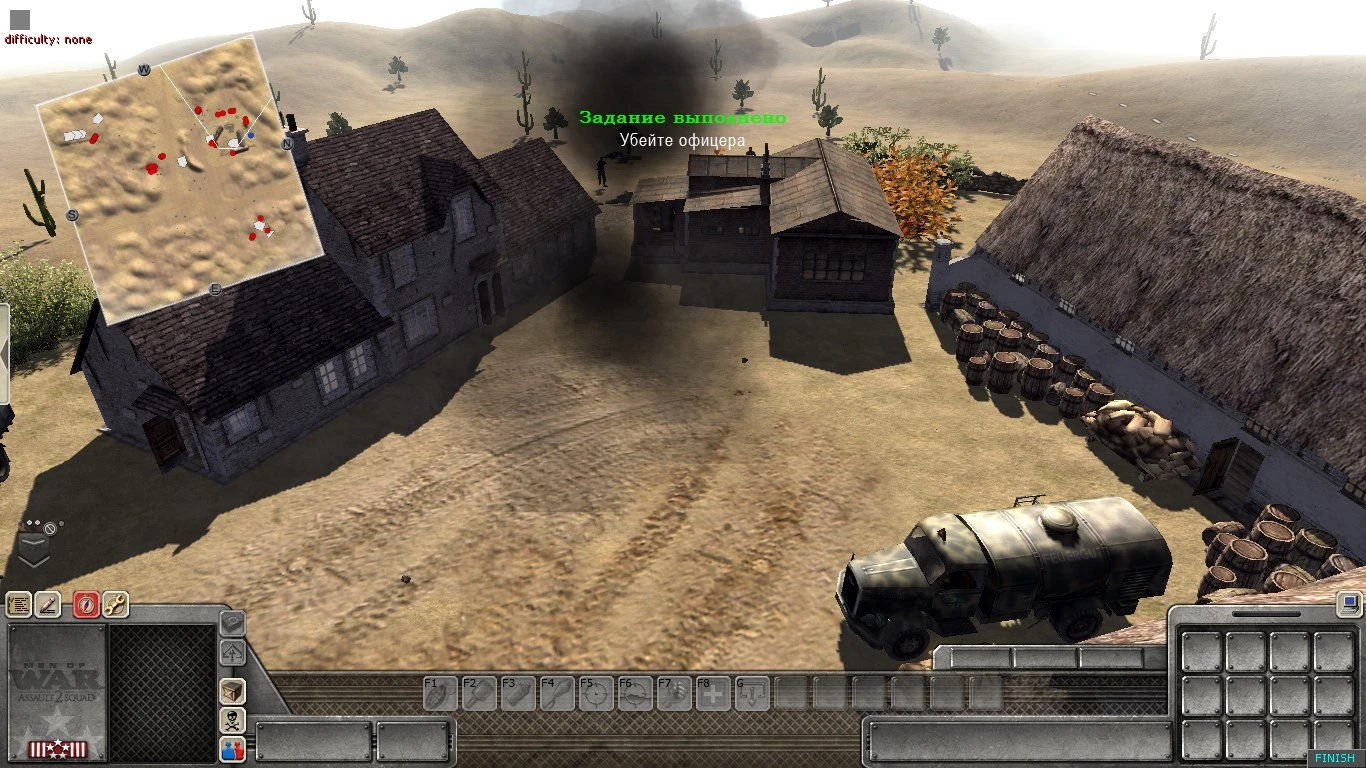Screen dimensions: 1366x768
Task: Click the striped progress bar bottom left
Action: 57,748
